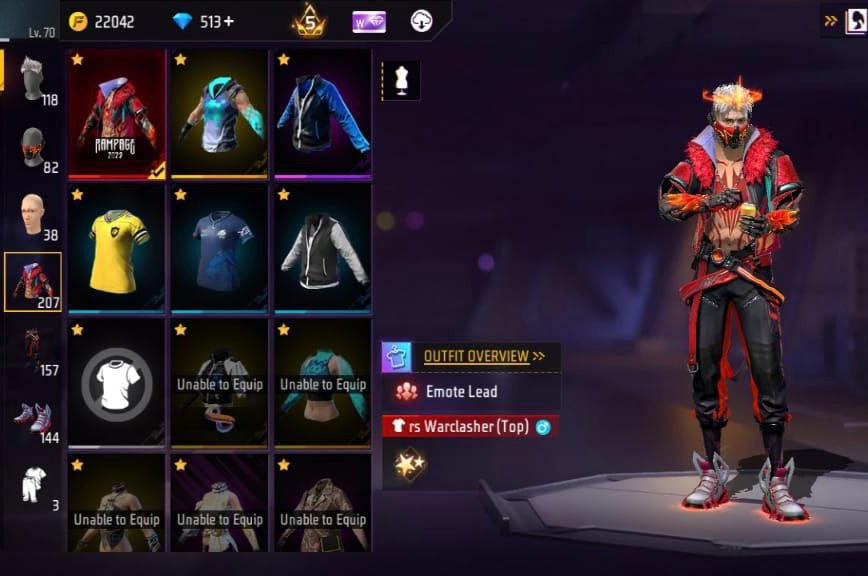Click the mannequin icon beside the grid
This screenshot has height=576, width=868.
(401, 81)
